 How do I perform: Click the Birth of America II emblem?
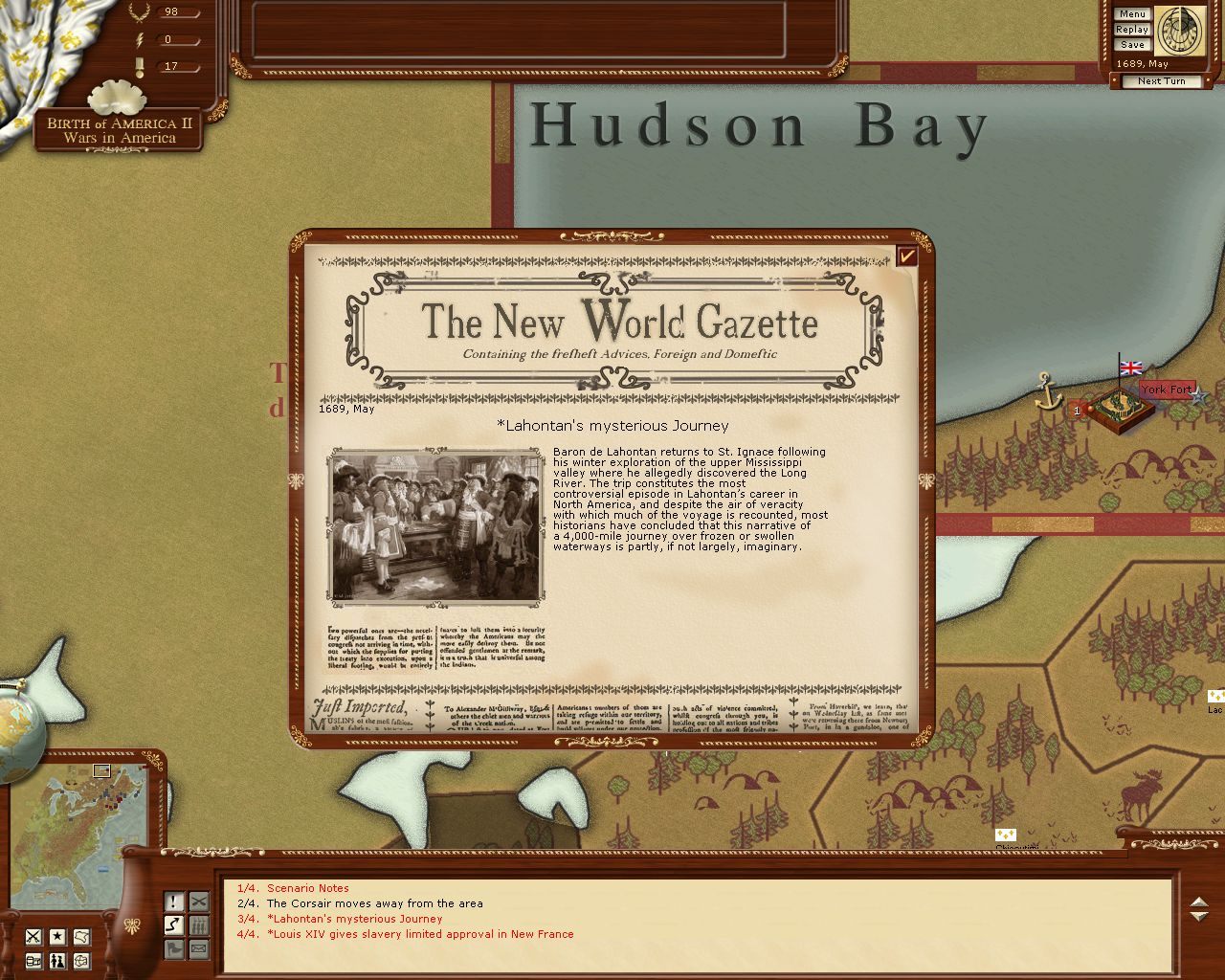[119, 129]
